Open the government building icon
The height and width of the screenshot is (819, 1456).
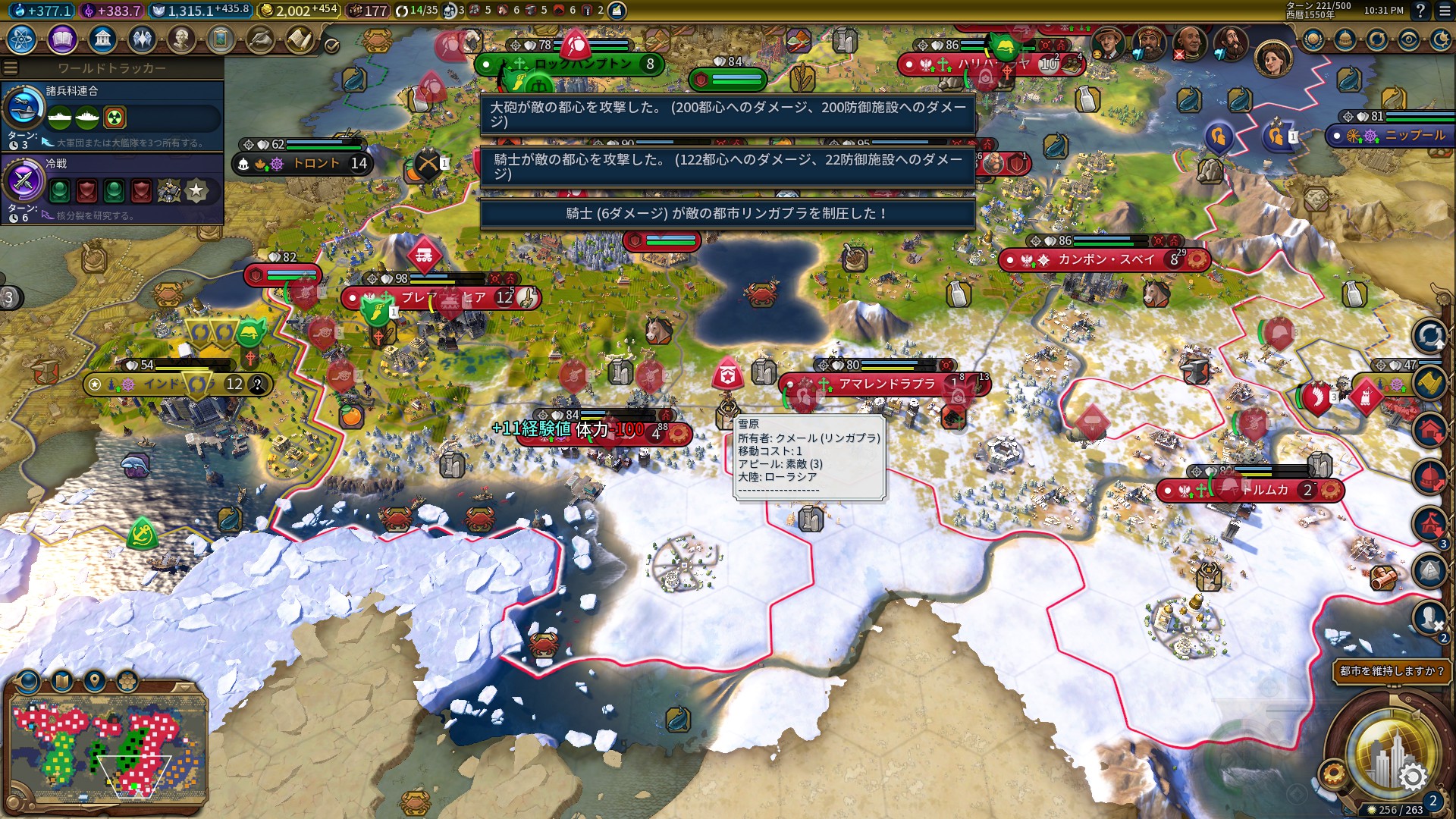click(102, 39)
